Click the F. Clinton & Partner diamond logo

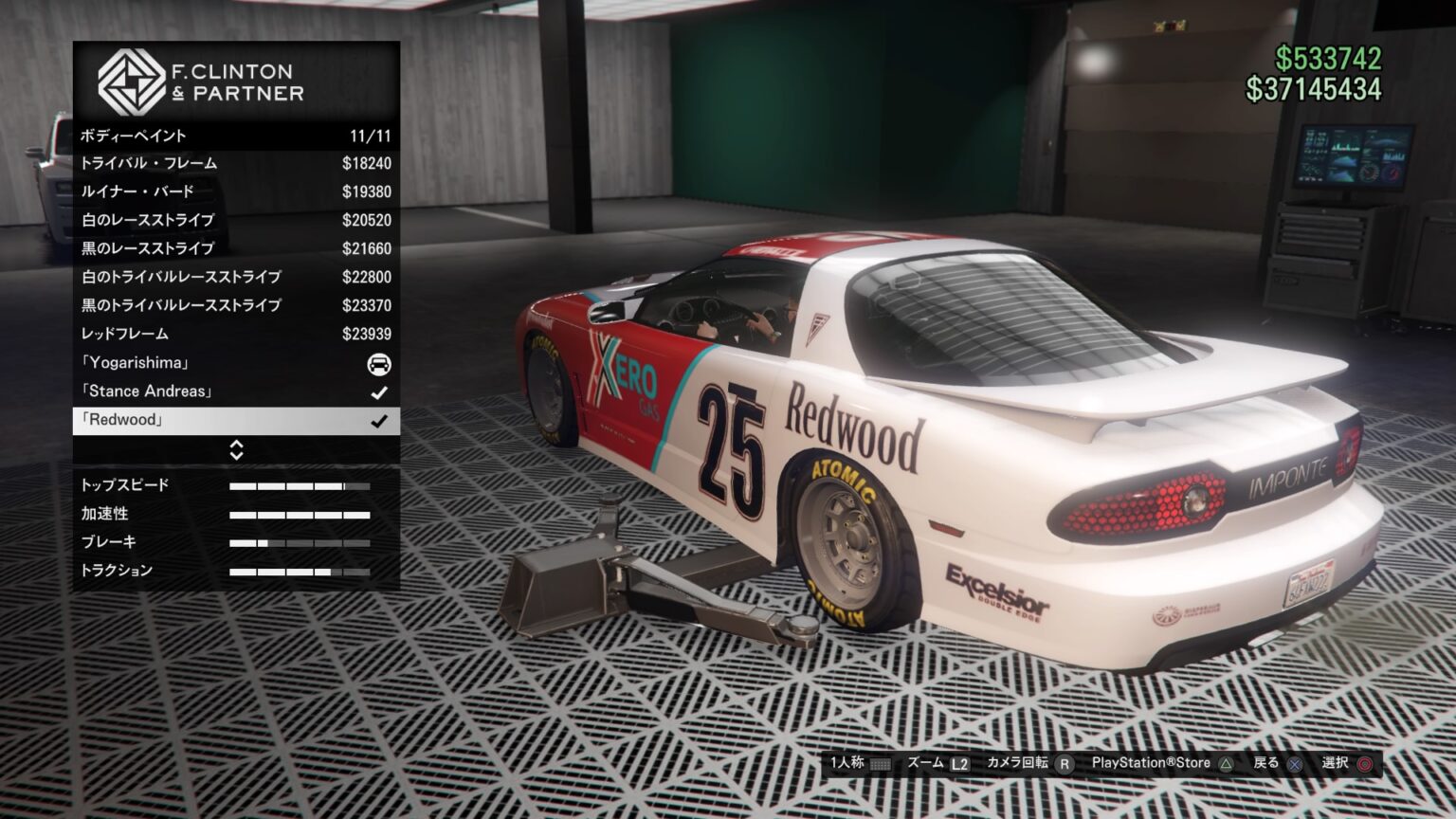click(x=130, y=80)
